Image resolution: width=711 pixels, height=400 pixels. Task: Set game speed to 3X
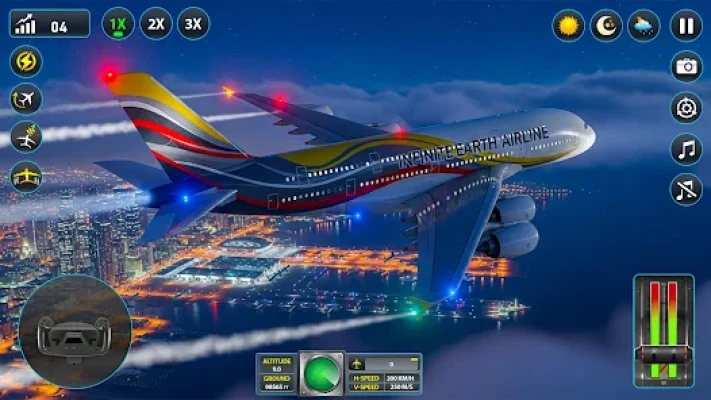(193, 23)
